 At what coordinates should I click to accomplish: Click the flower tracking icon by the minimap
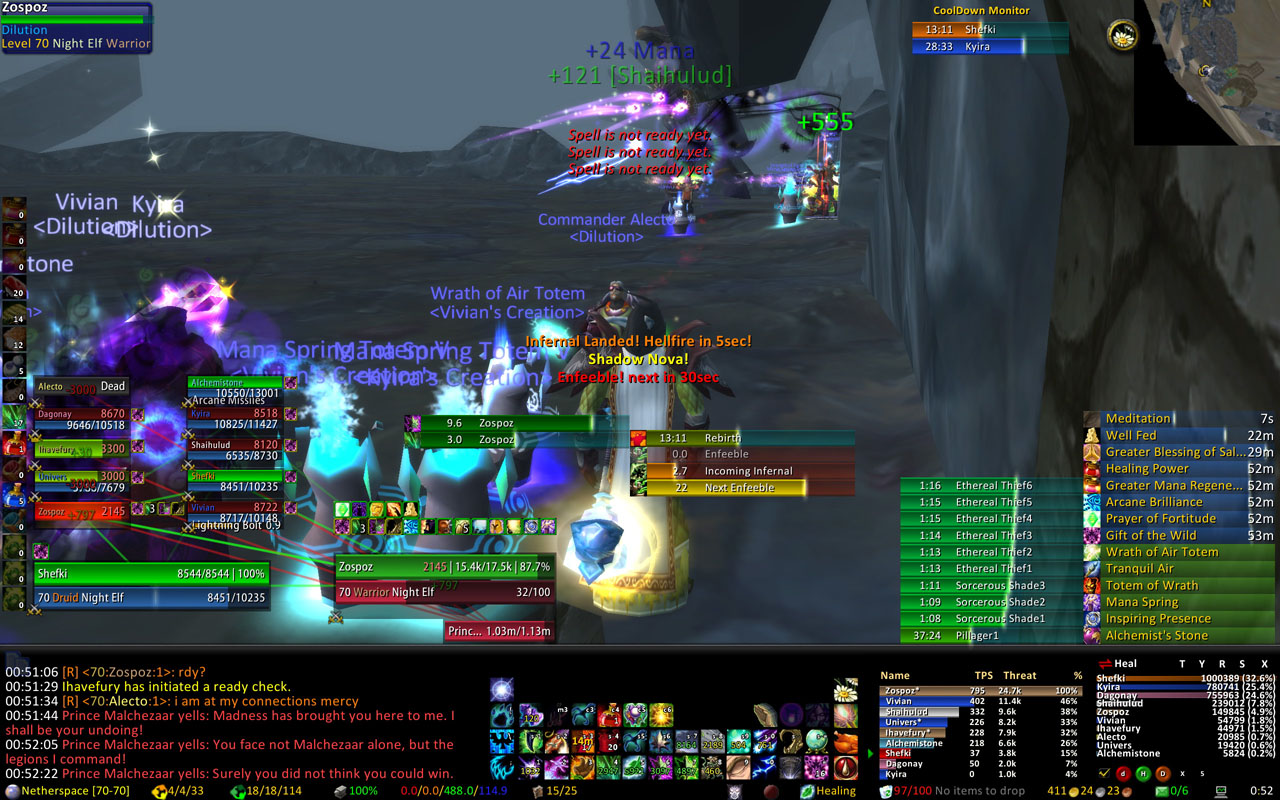(1121, 35)
